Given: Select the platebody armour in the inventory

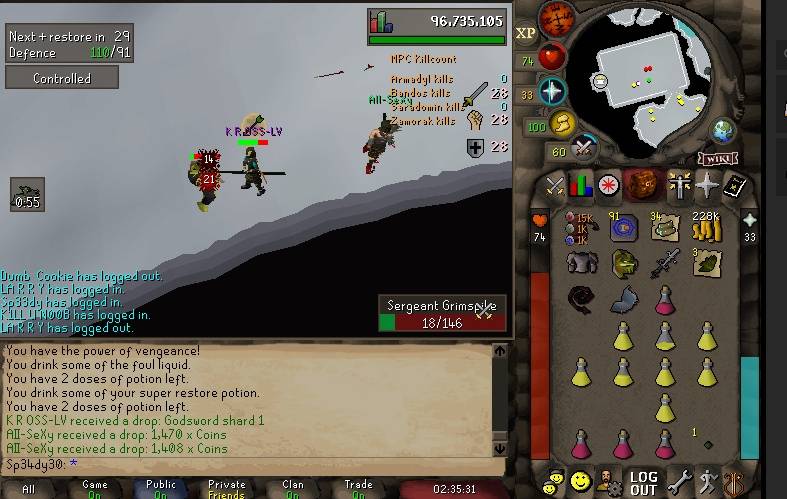Looking at the screenshot, I should pos(581,263).
